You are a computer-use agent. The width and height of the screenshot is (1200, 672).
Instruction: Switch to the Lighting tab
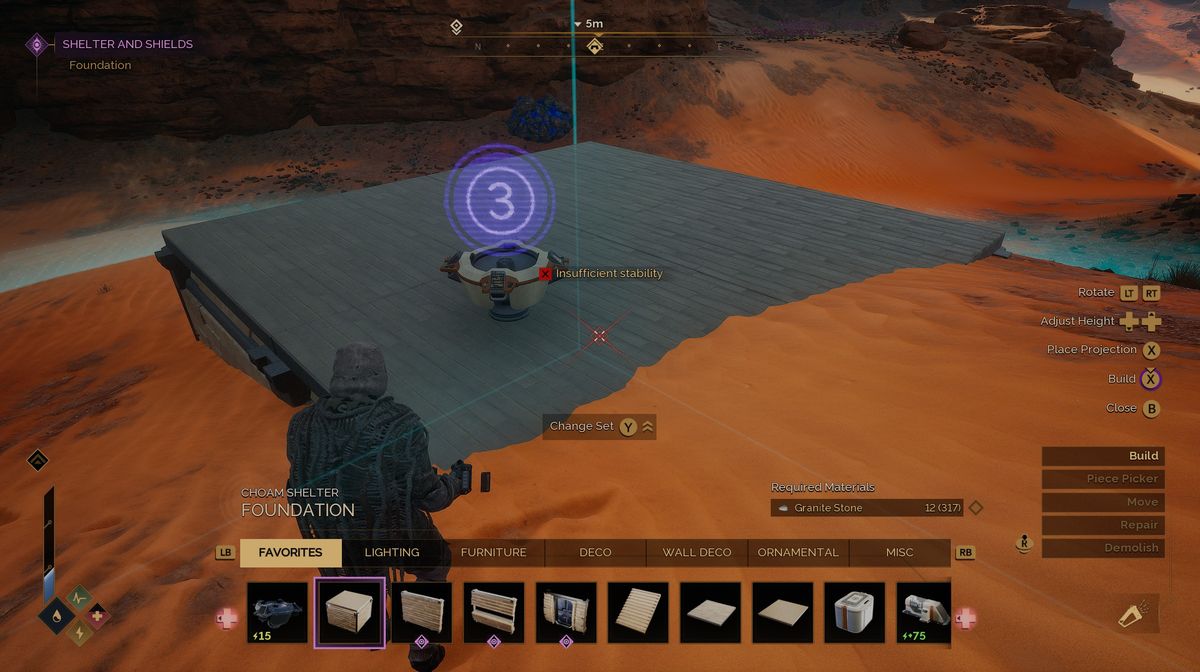coord(392,552)
